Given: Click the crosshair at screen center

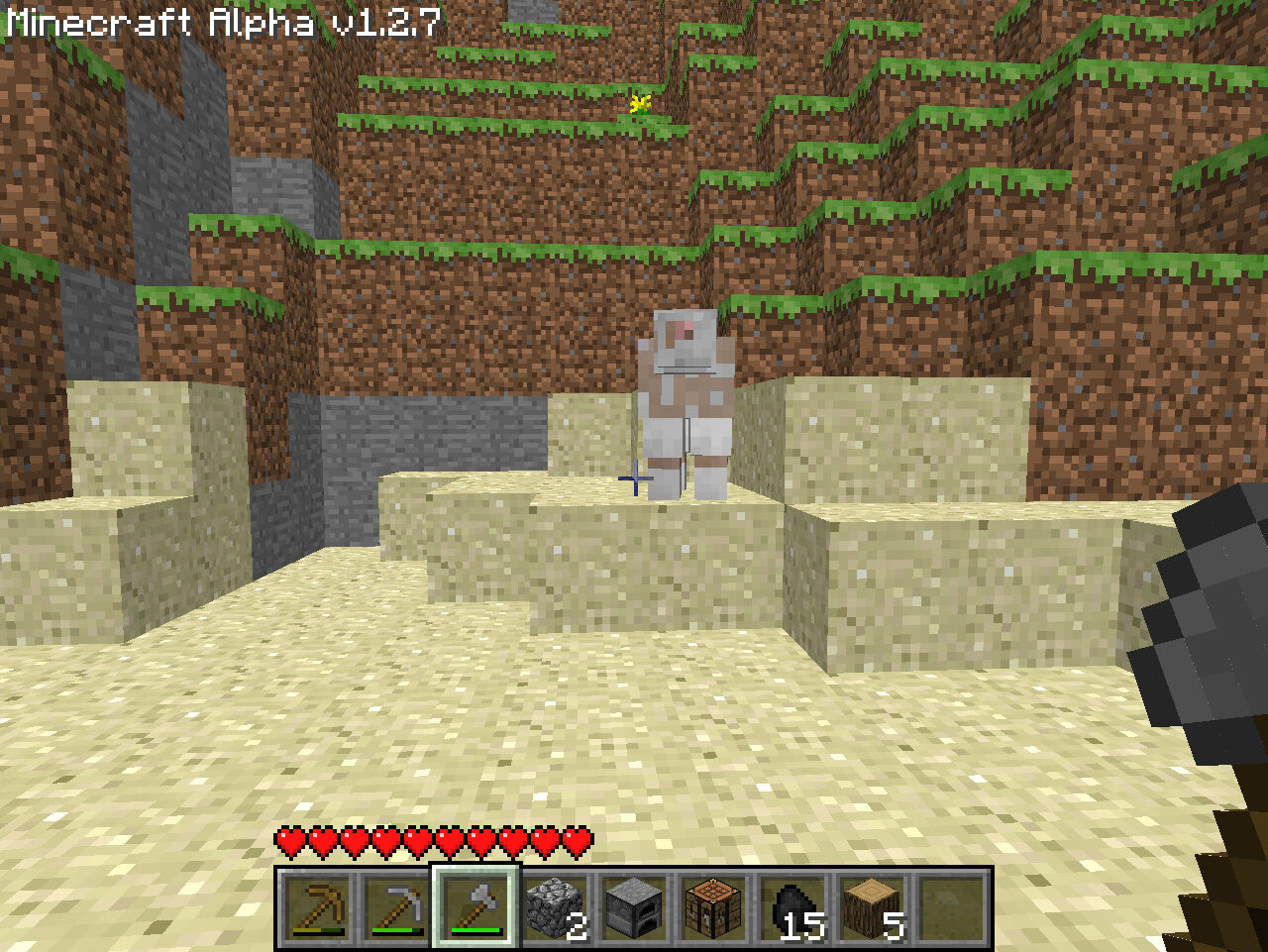Looking at the screenshot, I should pos(634,477).
